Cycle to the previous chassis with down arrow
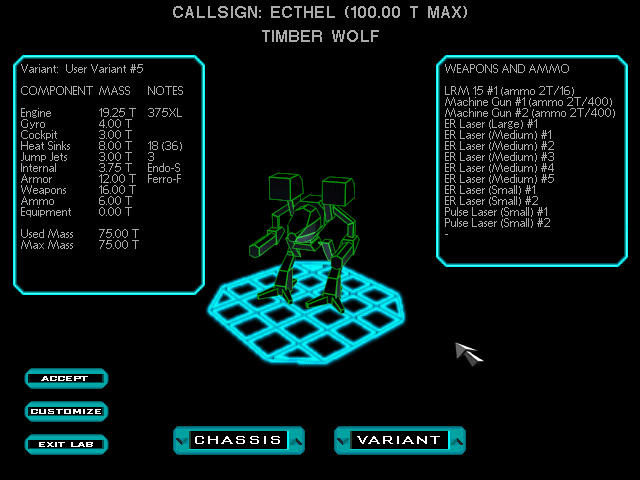Image resolution: width=640 pixels, height=480 pixels. tap(180, 440)
